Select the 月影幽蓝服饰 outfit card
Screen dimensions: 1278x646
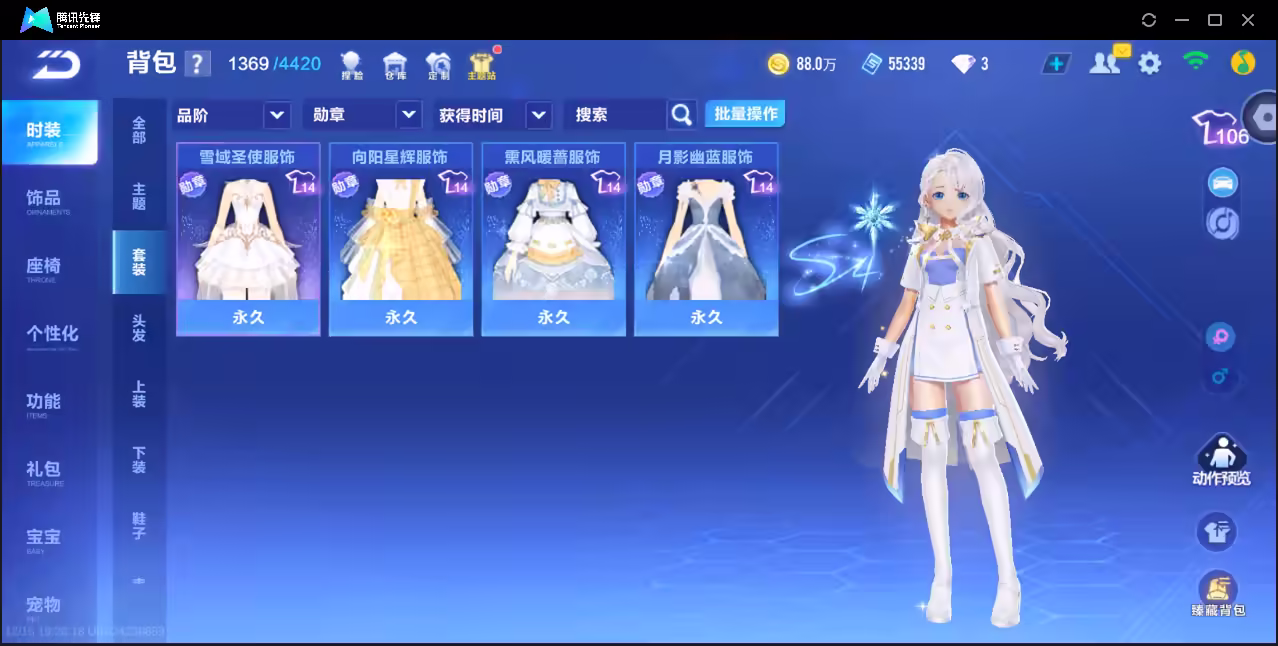tap(706, 238)
